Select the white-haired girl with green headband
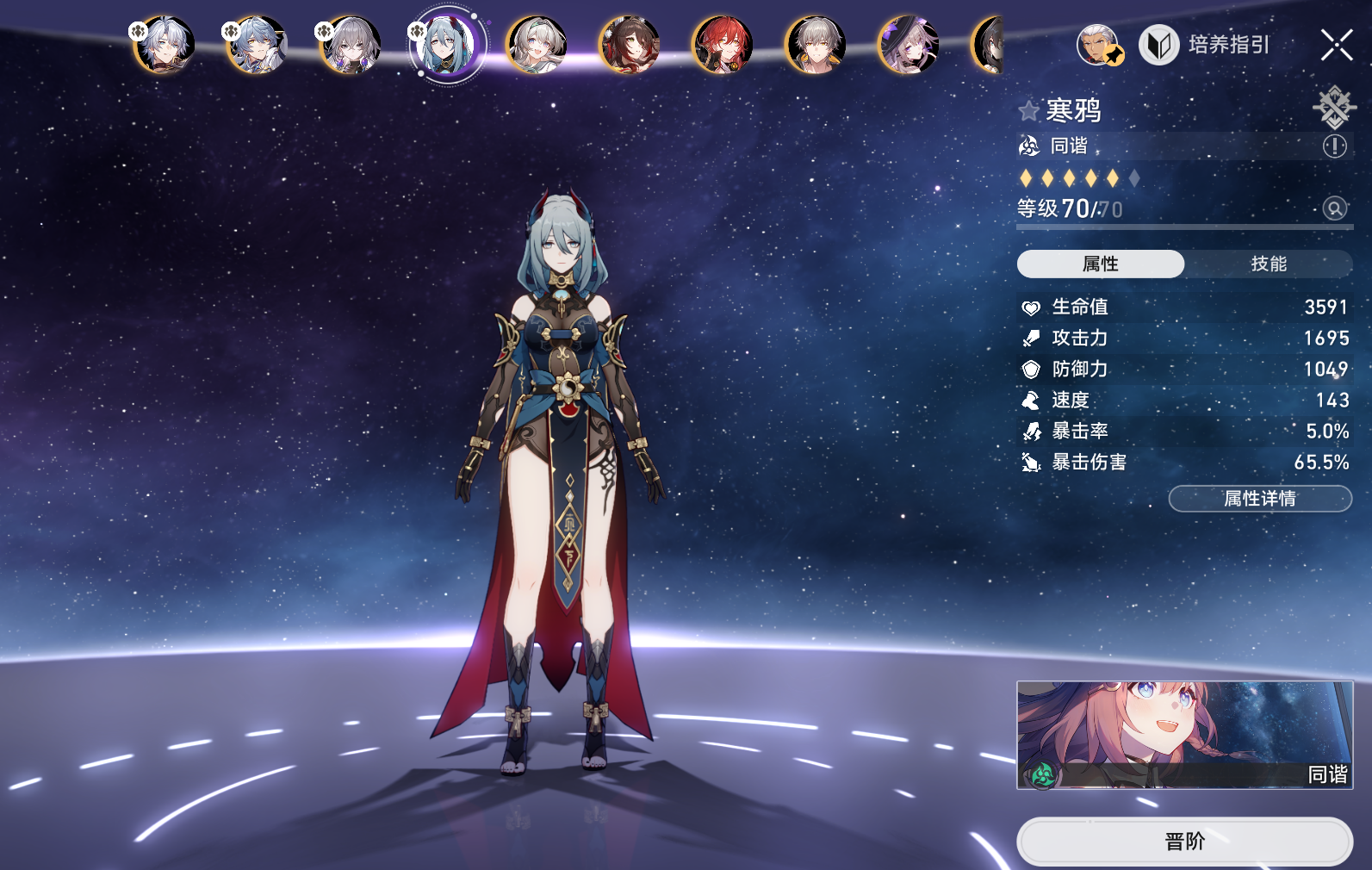This screenshot has height=870, width=1372. point(536,45)
